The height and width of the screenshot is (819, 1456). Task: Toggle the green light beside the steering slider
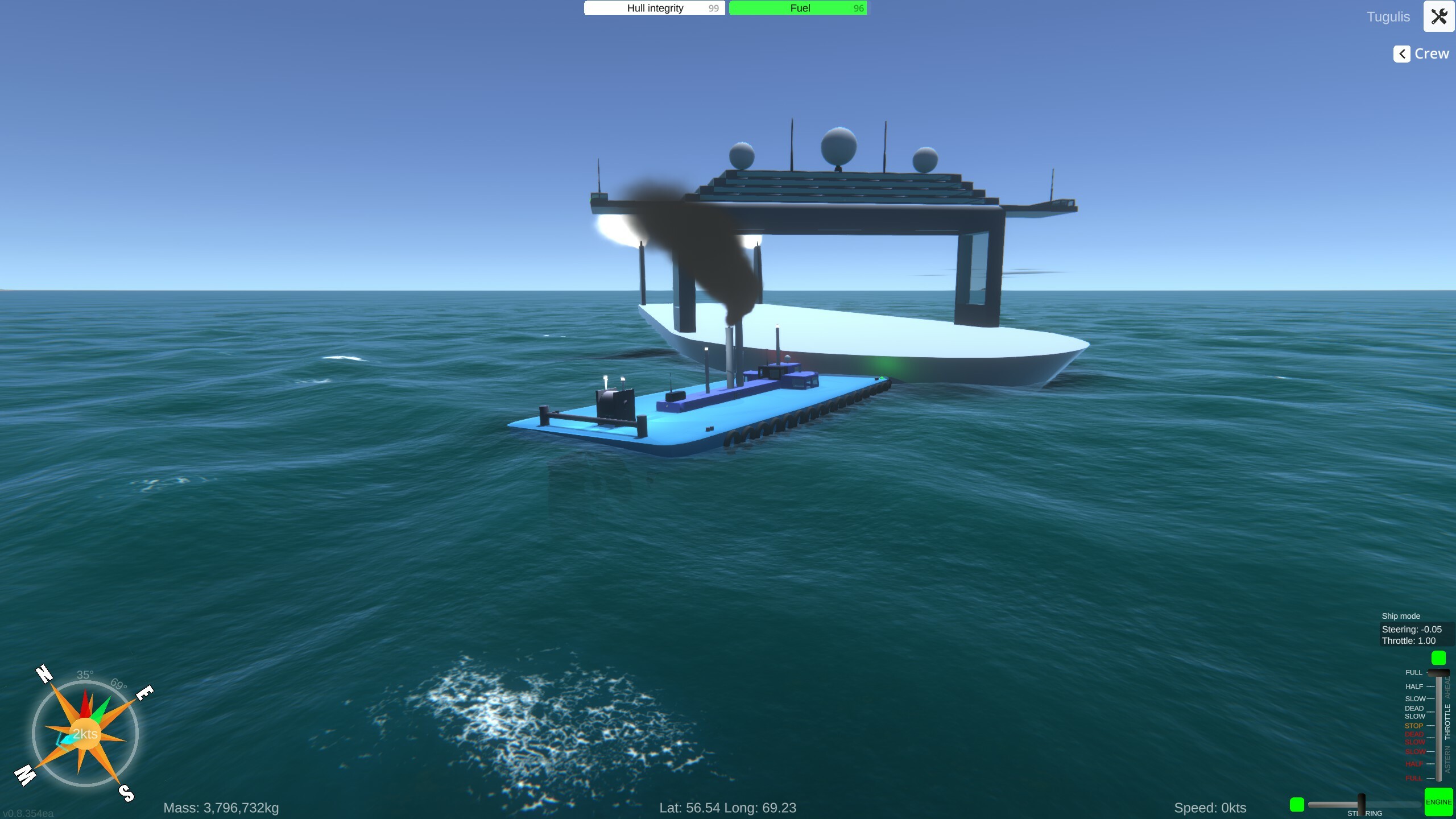[1297, 804]
